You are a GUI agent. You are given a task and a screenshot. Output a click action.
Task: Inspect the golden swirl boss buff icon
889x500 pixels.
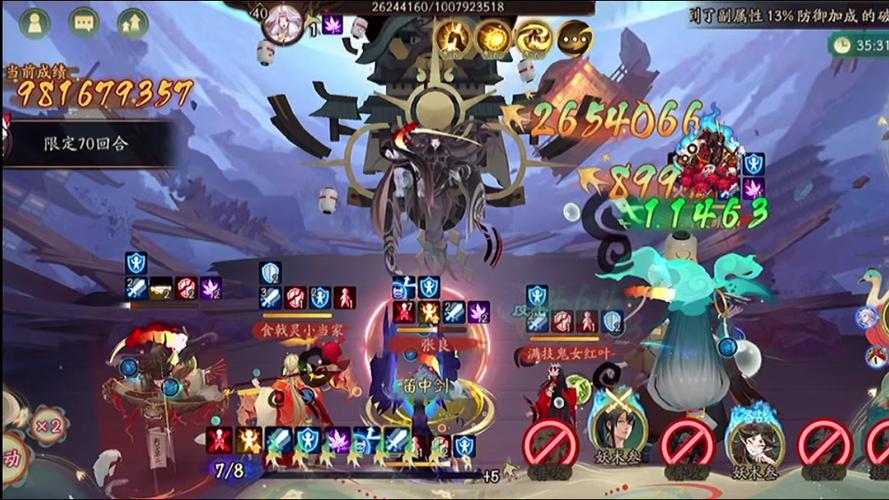pos(534,39)
